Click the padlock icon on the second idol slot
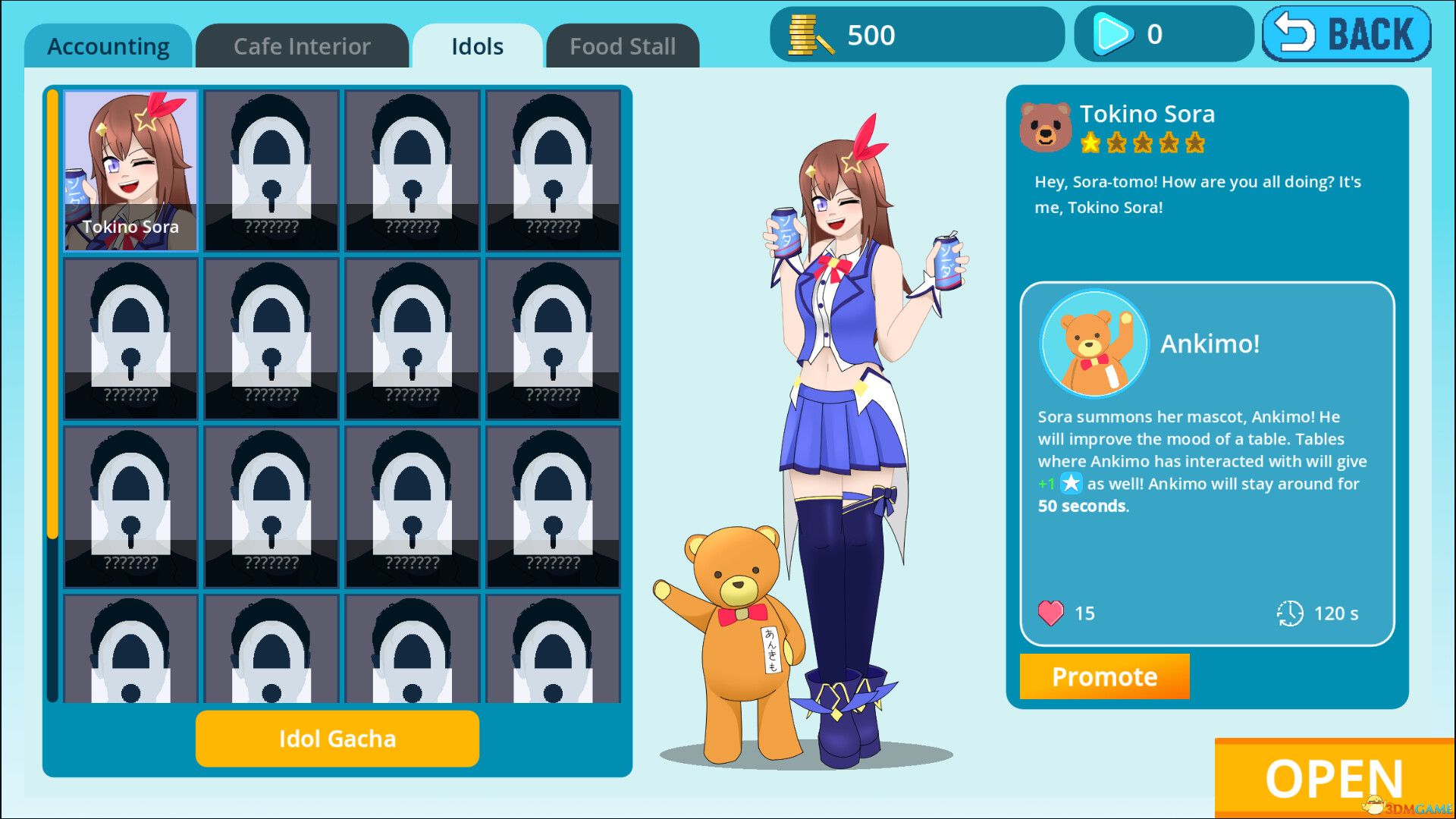The height and width of the screenshot is (819, 1456). point(271,167)
